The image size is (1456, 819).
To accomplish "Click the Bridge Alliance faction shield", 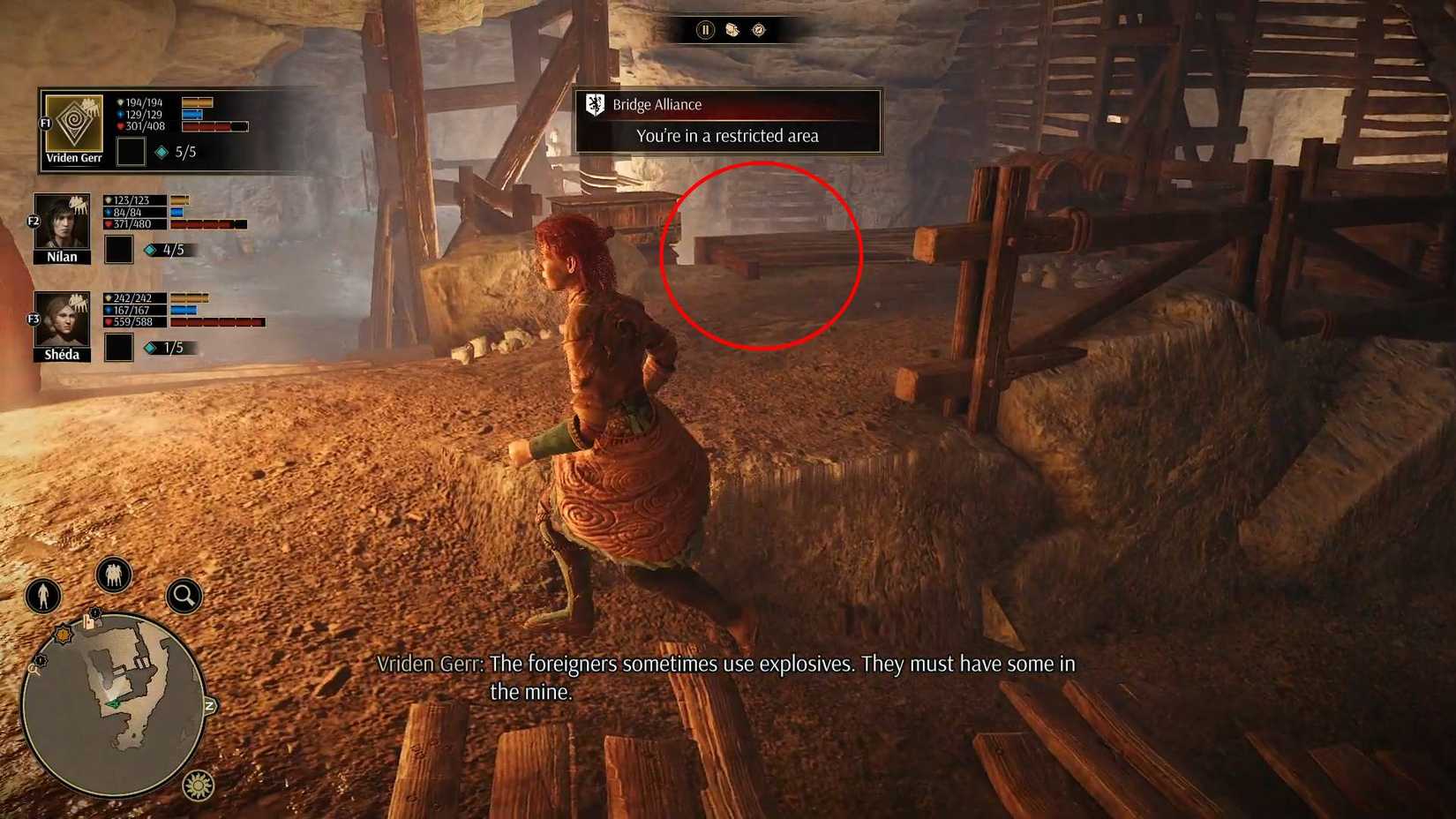I will (x=597, y=103).
